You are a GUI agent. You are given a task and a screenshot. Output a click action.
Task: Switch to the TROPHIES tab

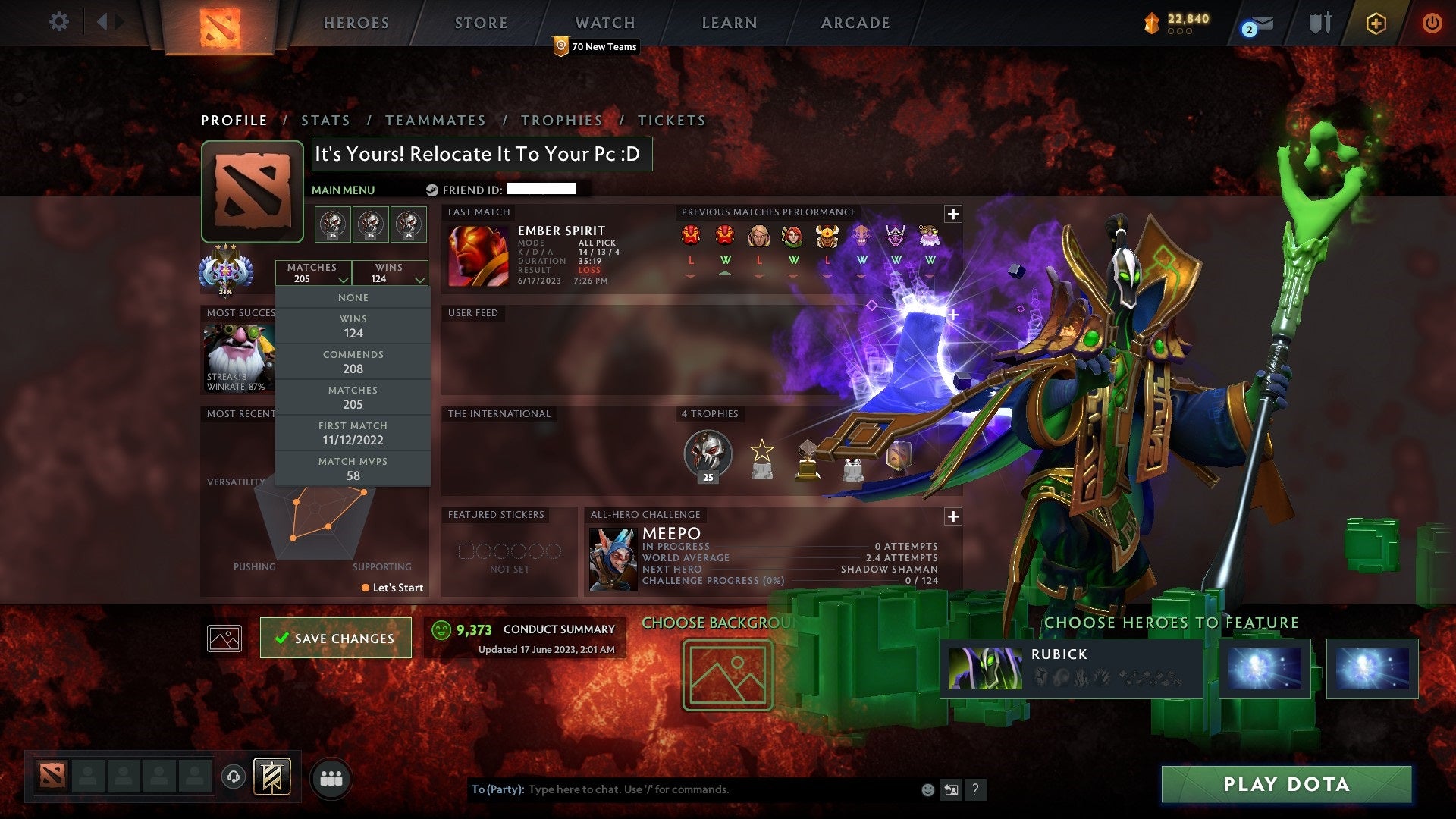point(561,120)
